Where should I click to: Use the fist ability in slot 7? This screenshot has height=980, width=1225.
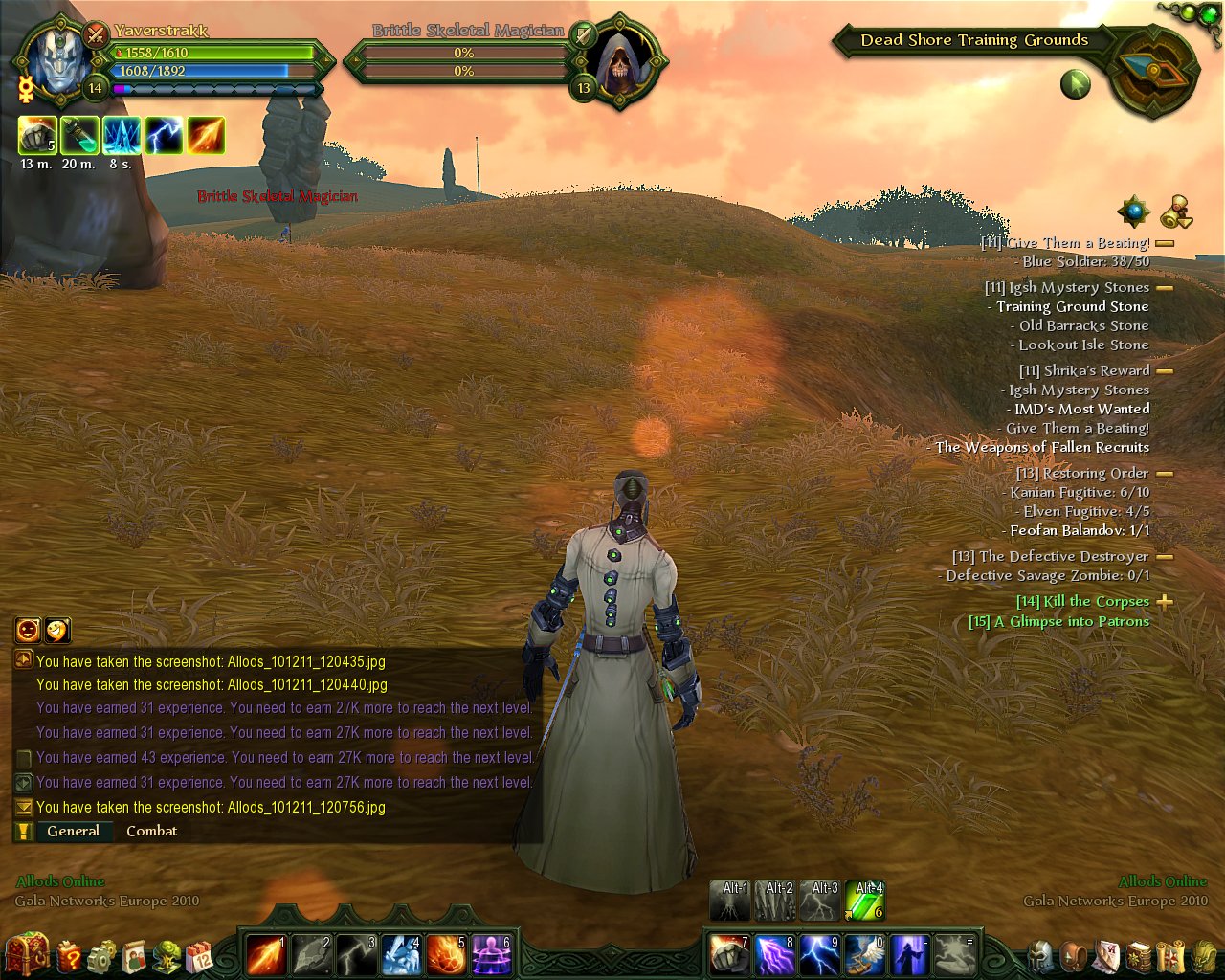729,955
